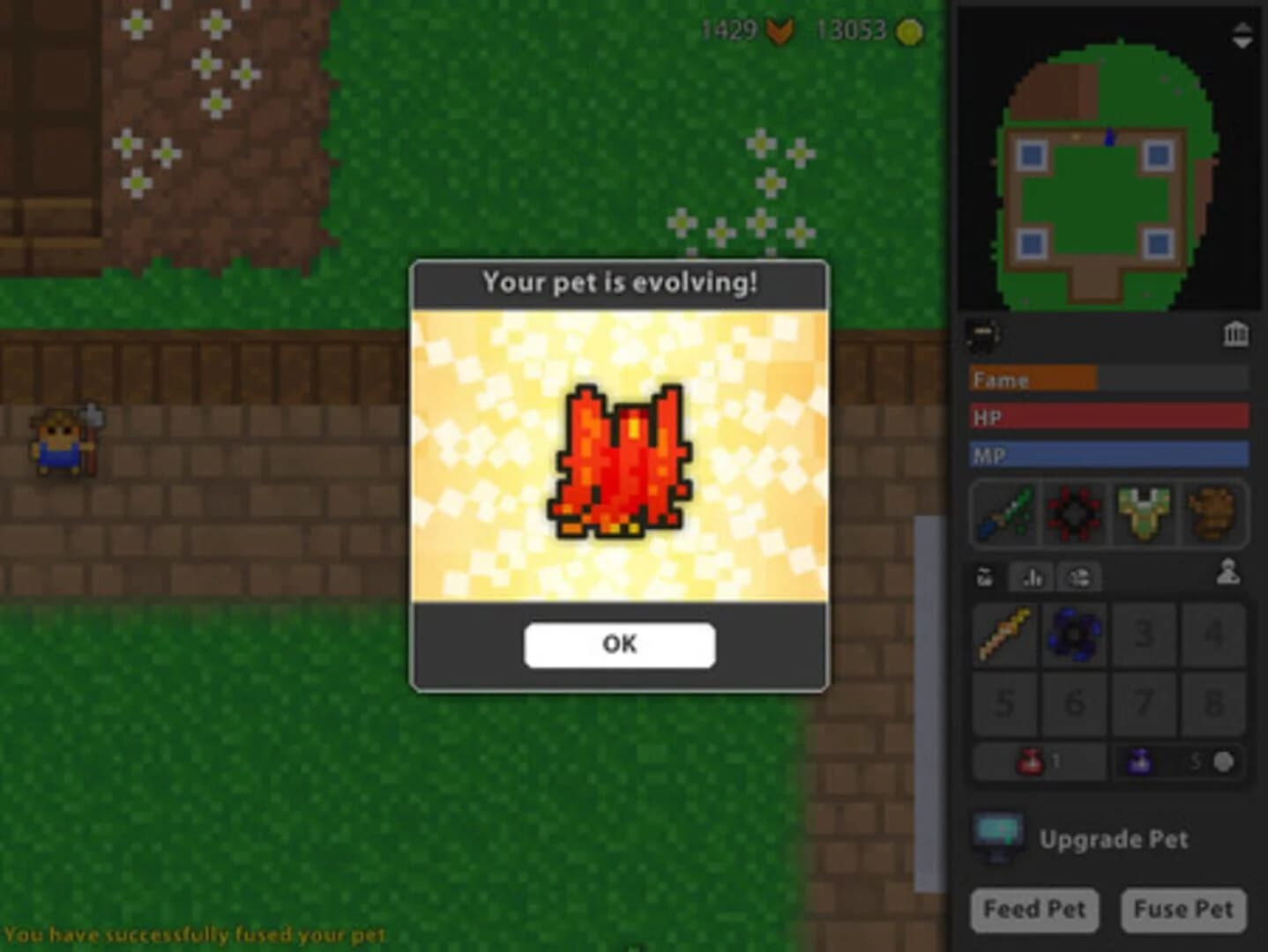Select the wand in inventory slot 1

(x=1005, y=633)
